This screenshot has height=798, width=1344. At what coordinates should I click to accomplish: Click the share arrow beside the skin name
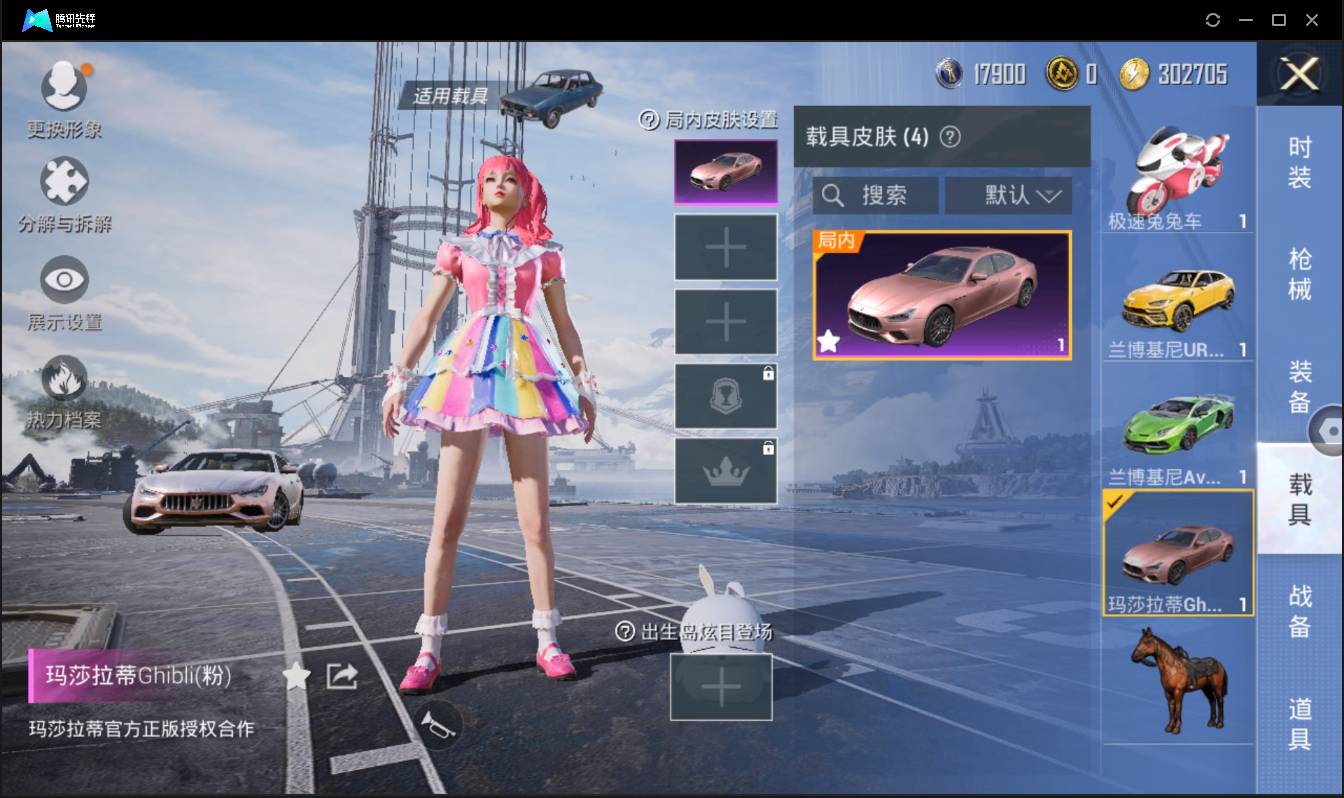(x=342, y=677)
